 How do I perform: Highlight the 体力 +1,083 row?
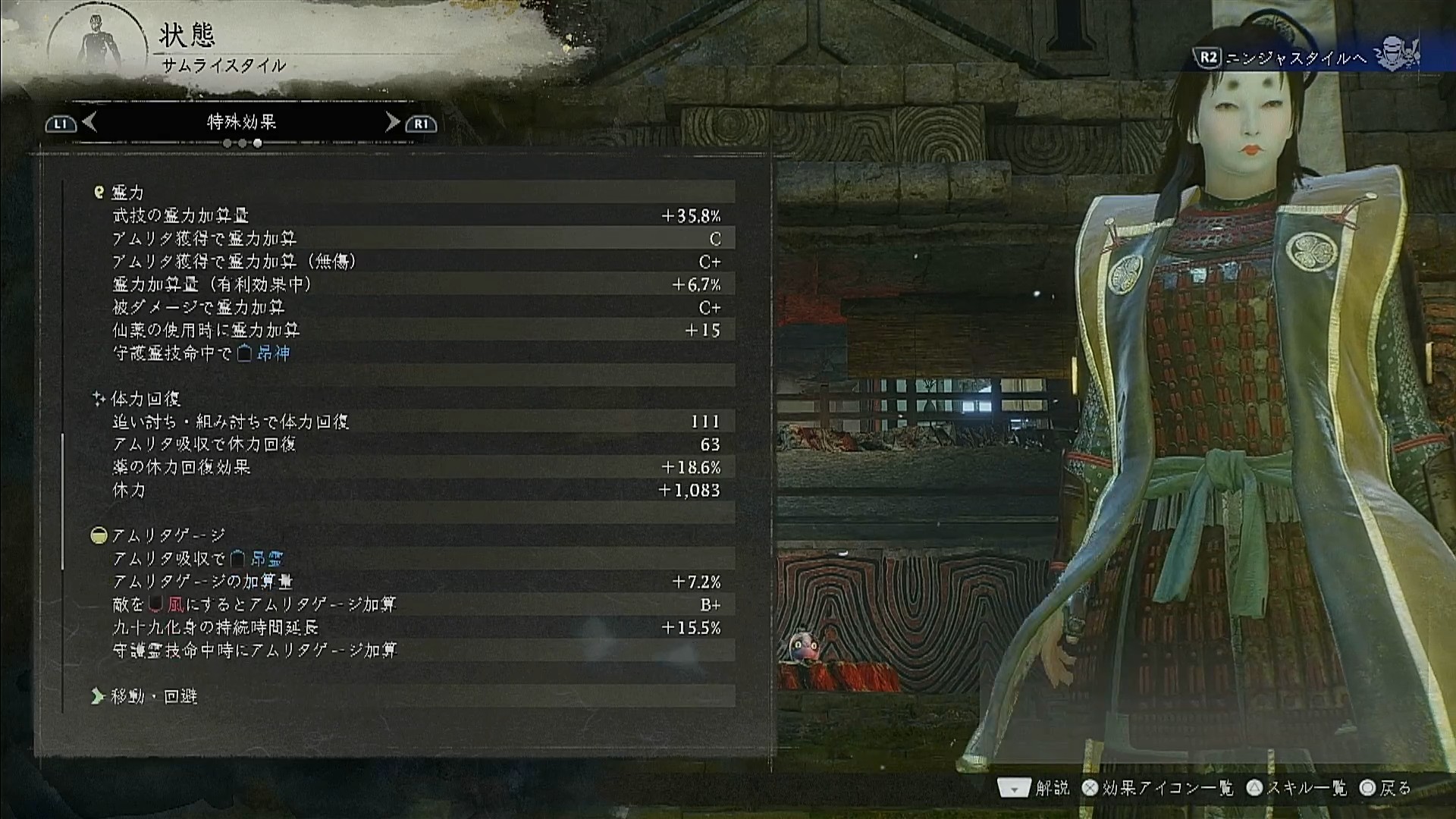(413, 491)
